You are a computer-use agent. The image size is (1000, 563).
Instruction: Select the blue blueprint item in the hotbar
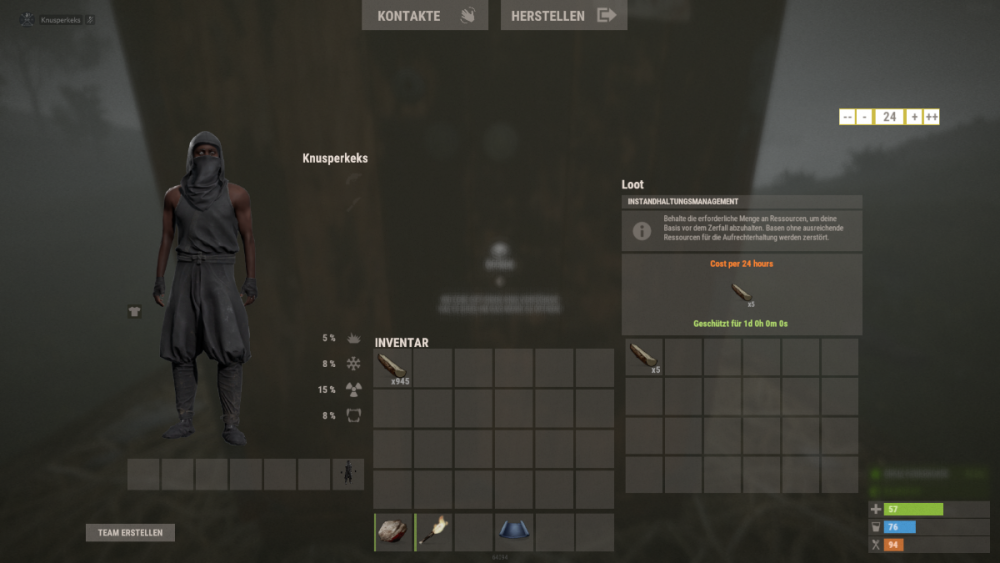[x=515, y=532]
